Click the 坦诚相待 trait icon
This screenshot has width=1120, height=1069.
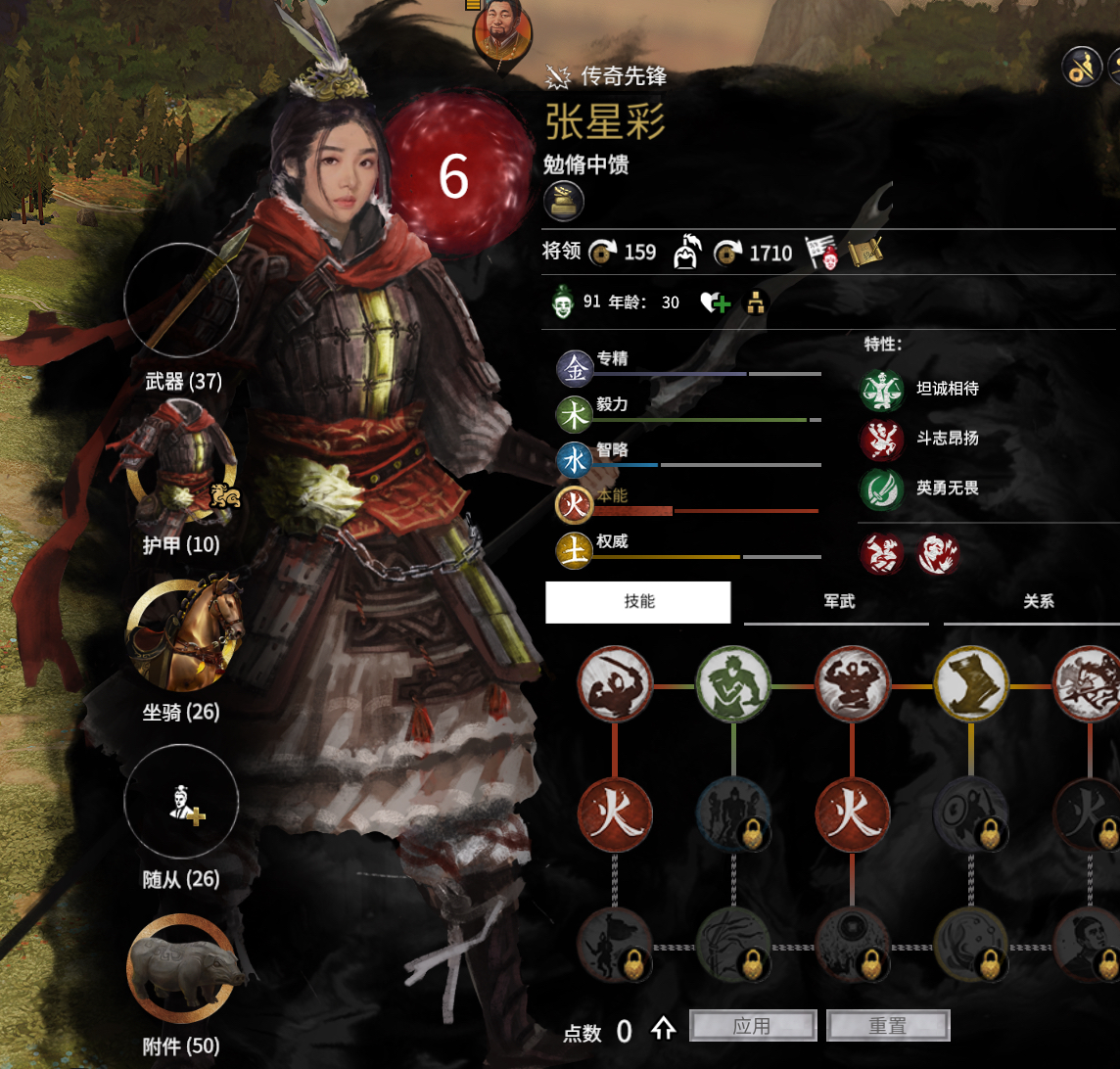click(880, 390)
